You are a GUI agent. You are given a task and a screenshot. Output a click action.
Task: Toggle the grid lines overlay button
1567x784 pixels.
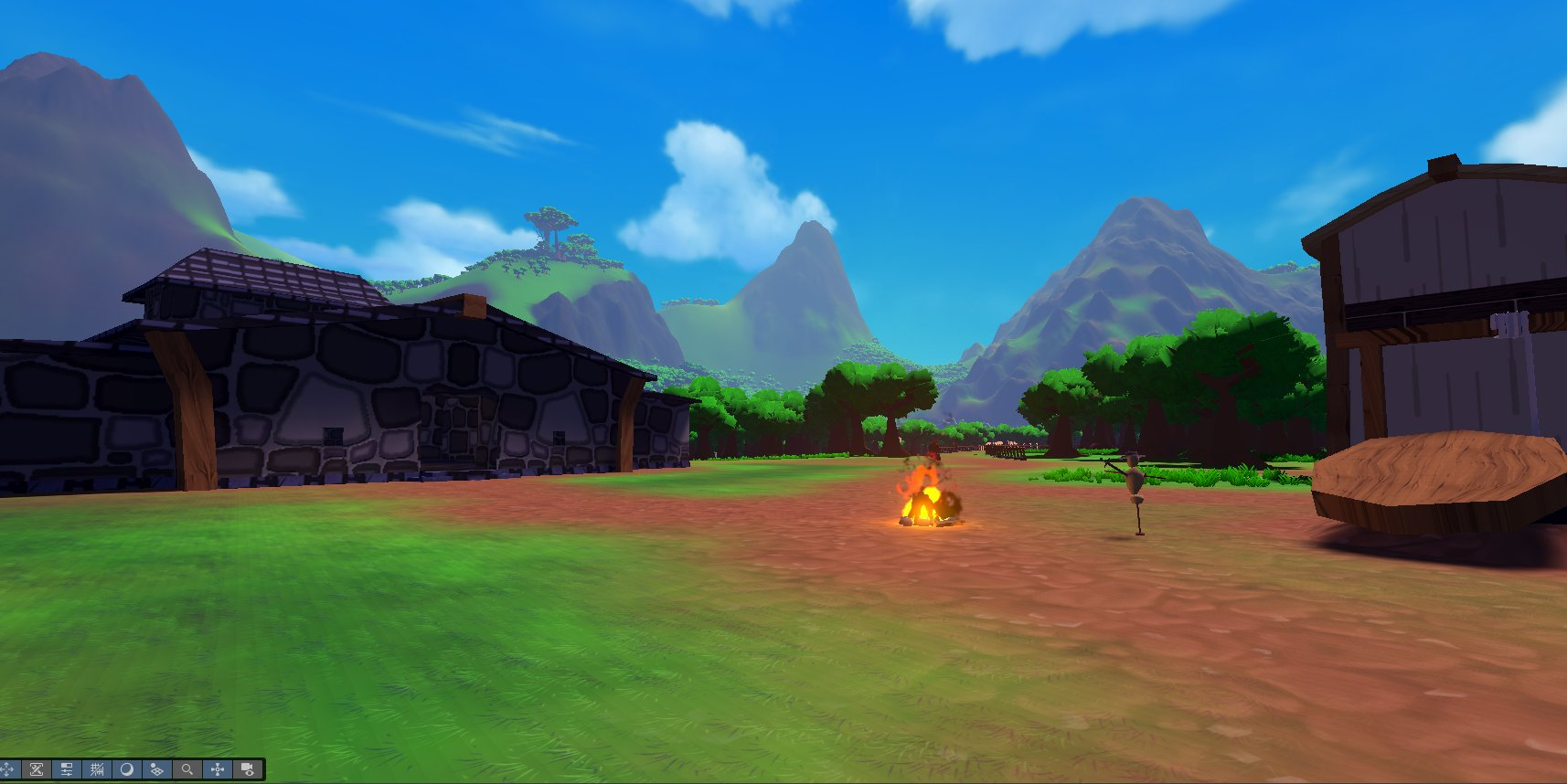[97, 769]
